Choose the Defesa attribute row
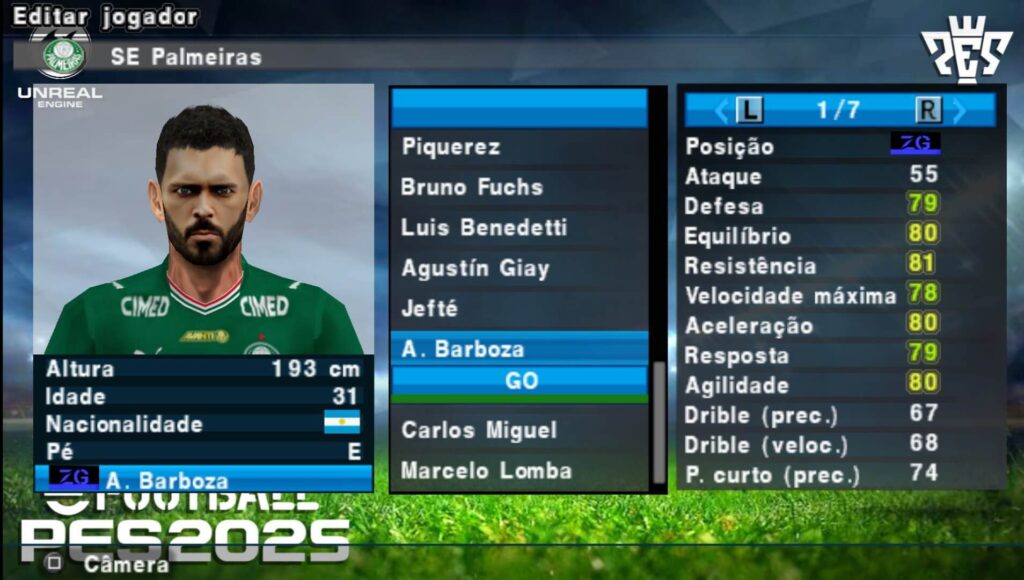 point(840,206)
